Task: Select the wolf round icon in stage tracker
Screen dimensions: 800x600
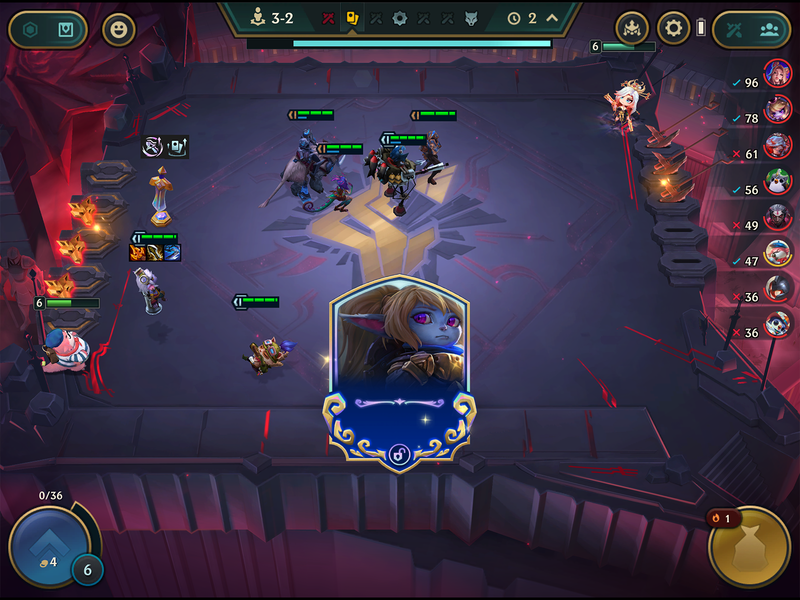Action: pyautogui.click(x=471, y=18)
